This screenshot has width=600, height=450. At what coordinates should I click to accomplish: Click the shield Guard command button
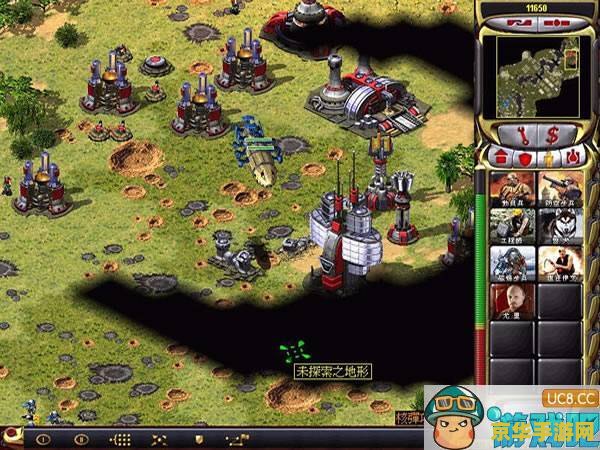tap(199, 438)
